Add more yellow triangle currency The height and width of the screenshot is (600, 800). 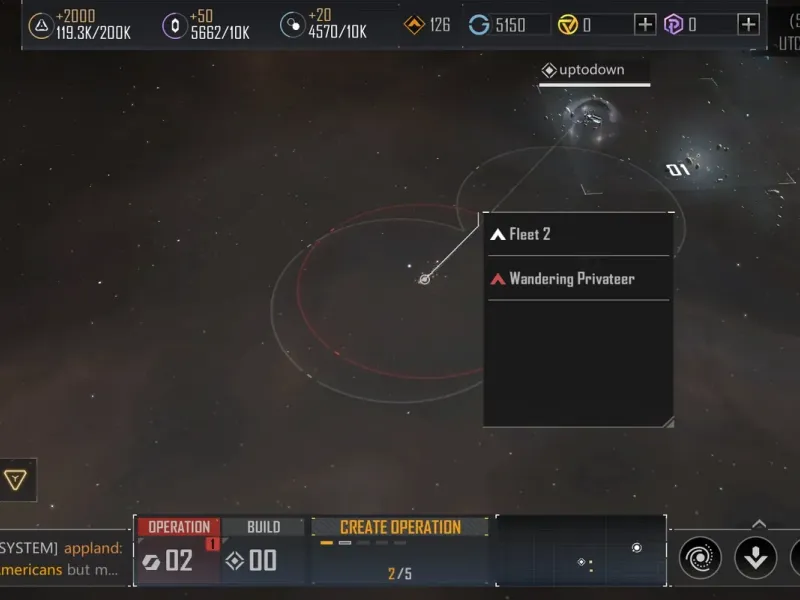click(645, 24)
